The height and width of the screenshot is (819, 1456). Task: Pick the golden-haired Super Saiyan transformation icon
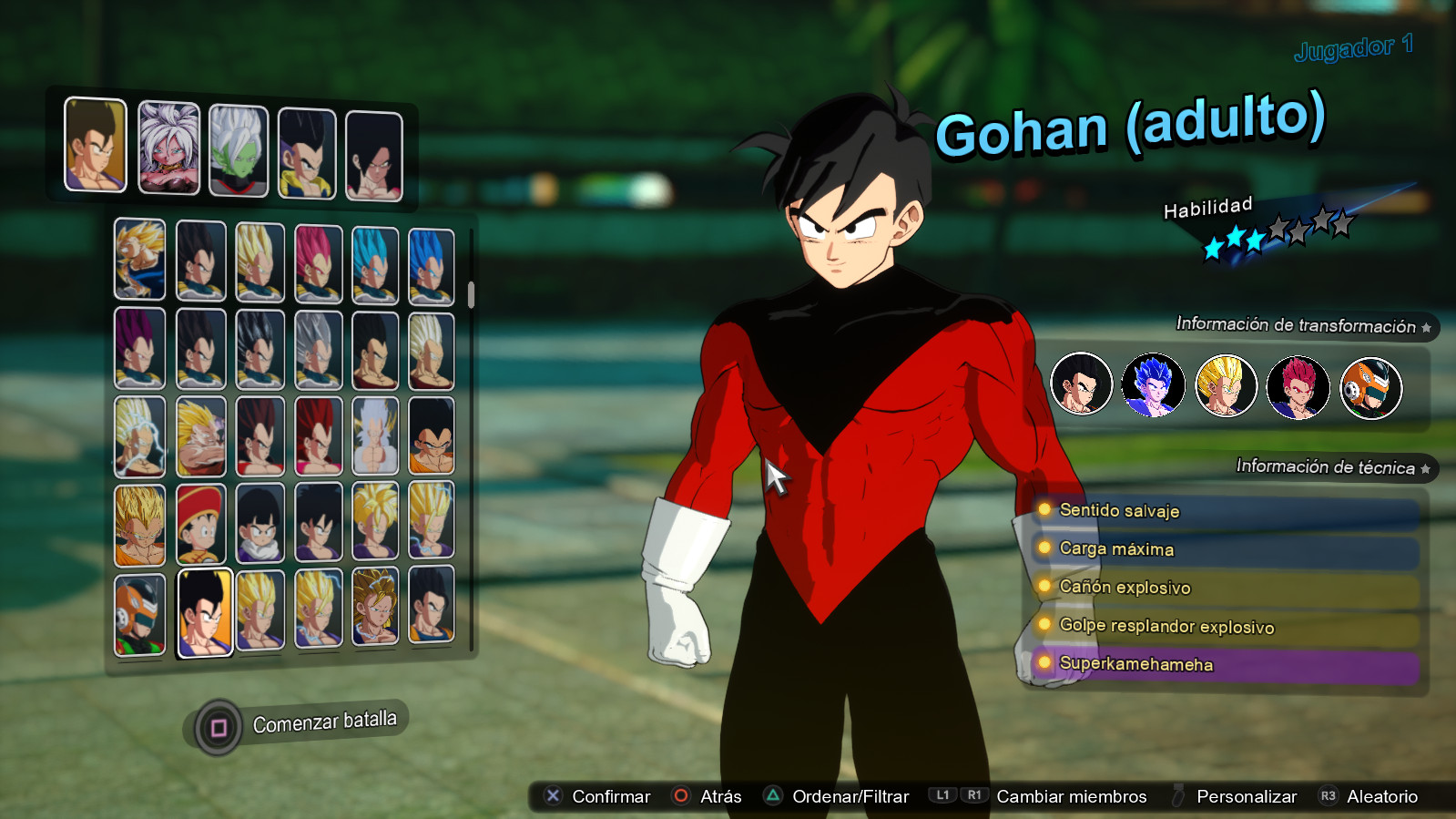(x=1226, y=386)
